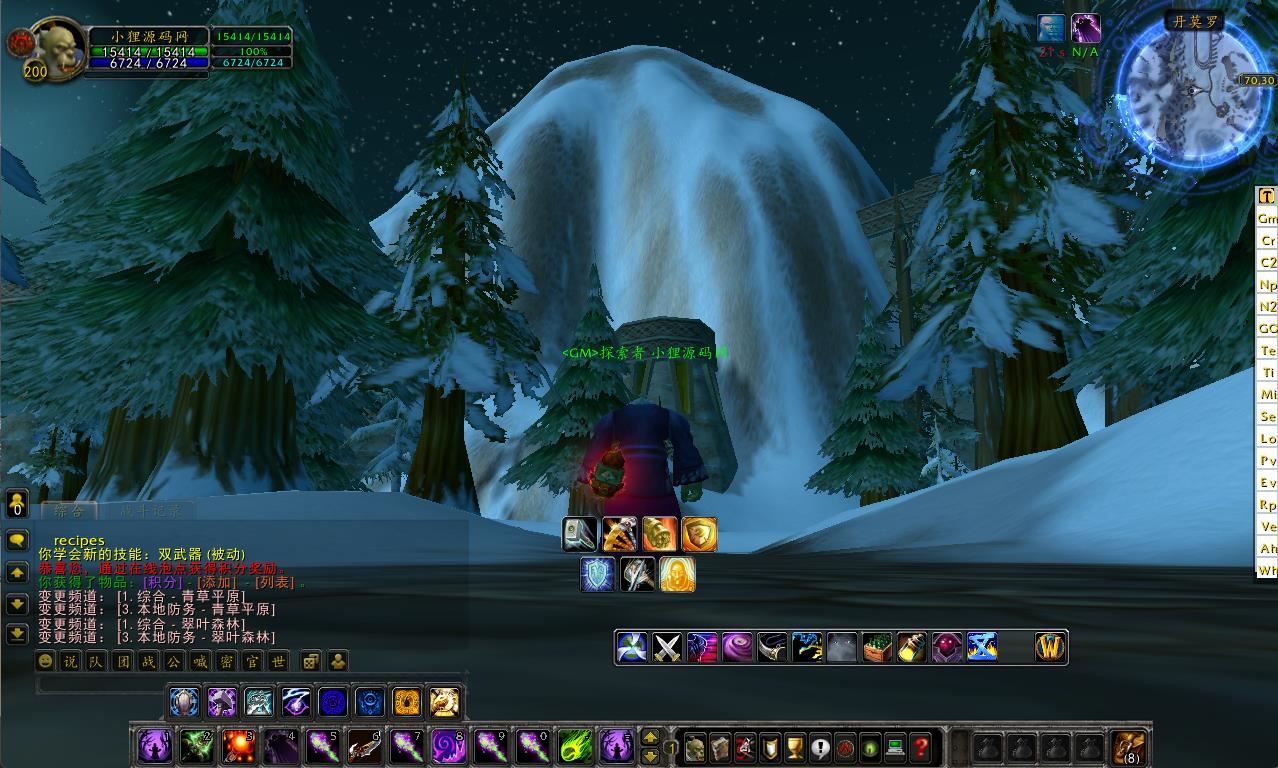Open the backpack bag slot
Screen dimensions: 1278x768
pyautogui.click(x=1129, y=747)
